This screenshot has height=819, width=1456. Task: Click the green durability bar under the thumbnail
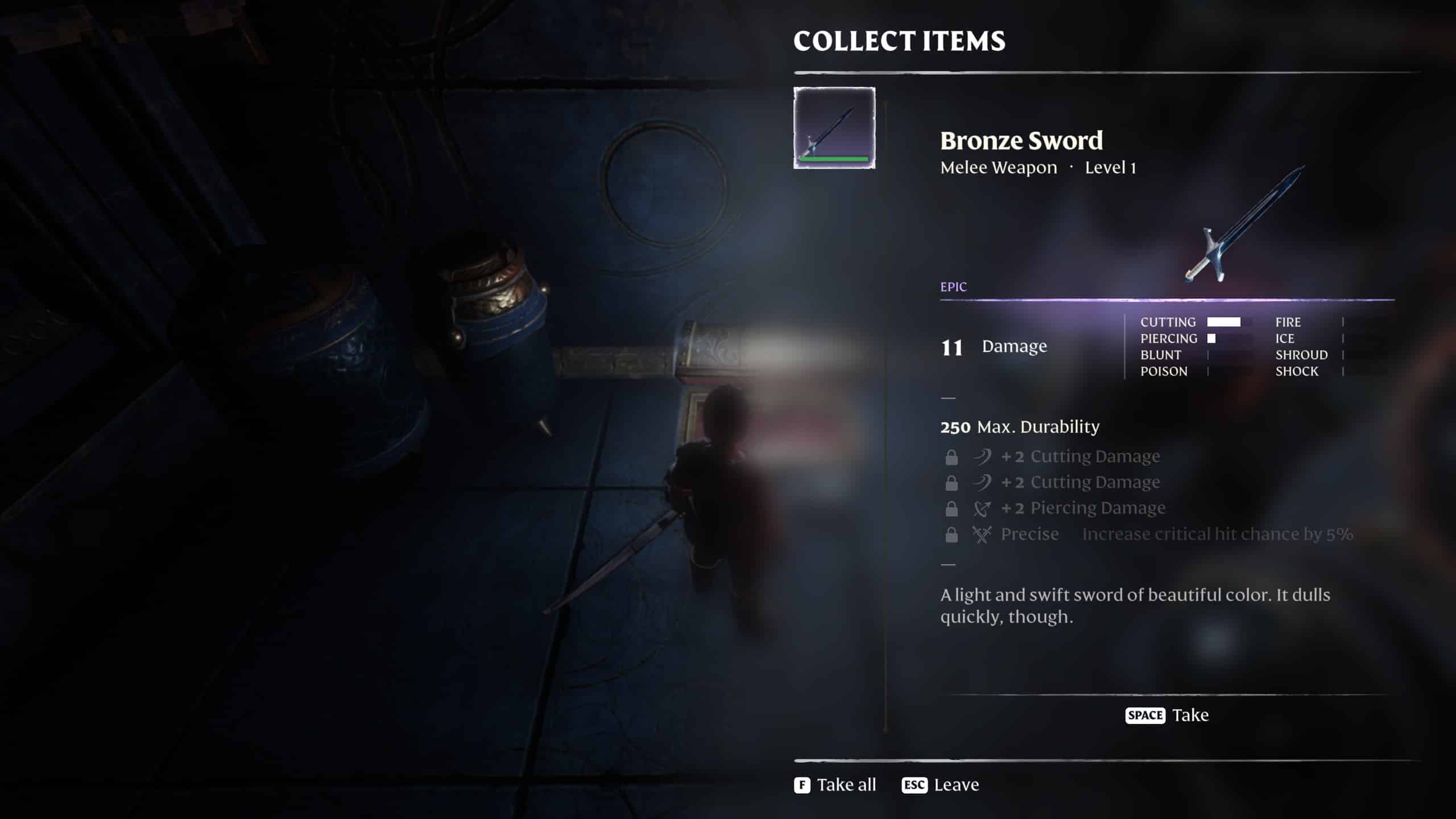(x=834, y=159)
